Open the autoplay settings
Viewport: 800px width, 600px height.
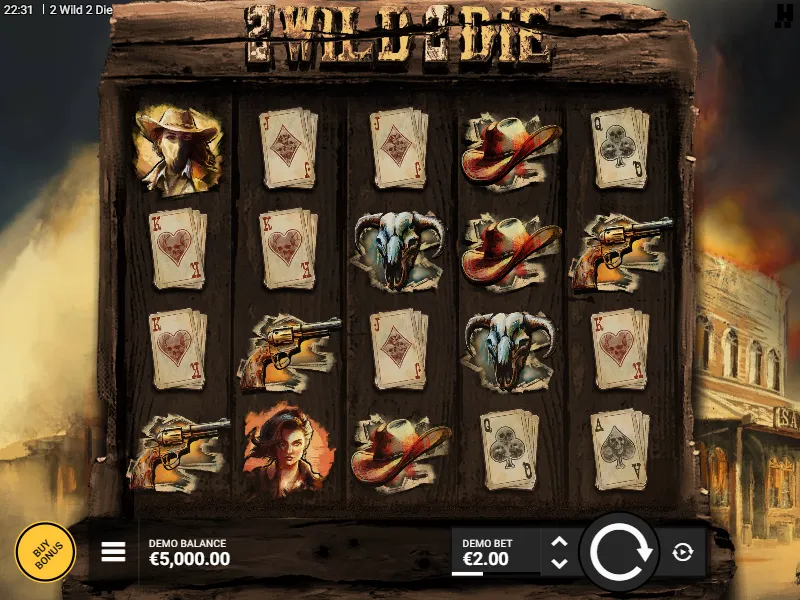coord(683,552)
